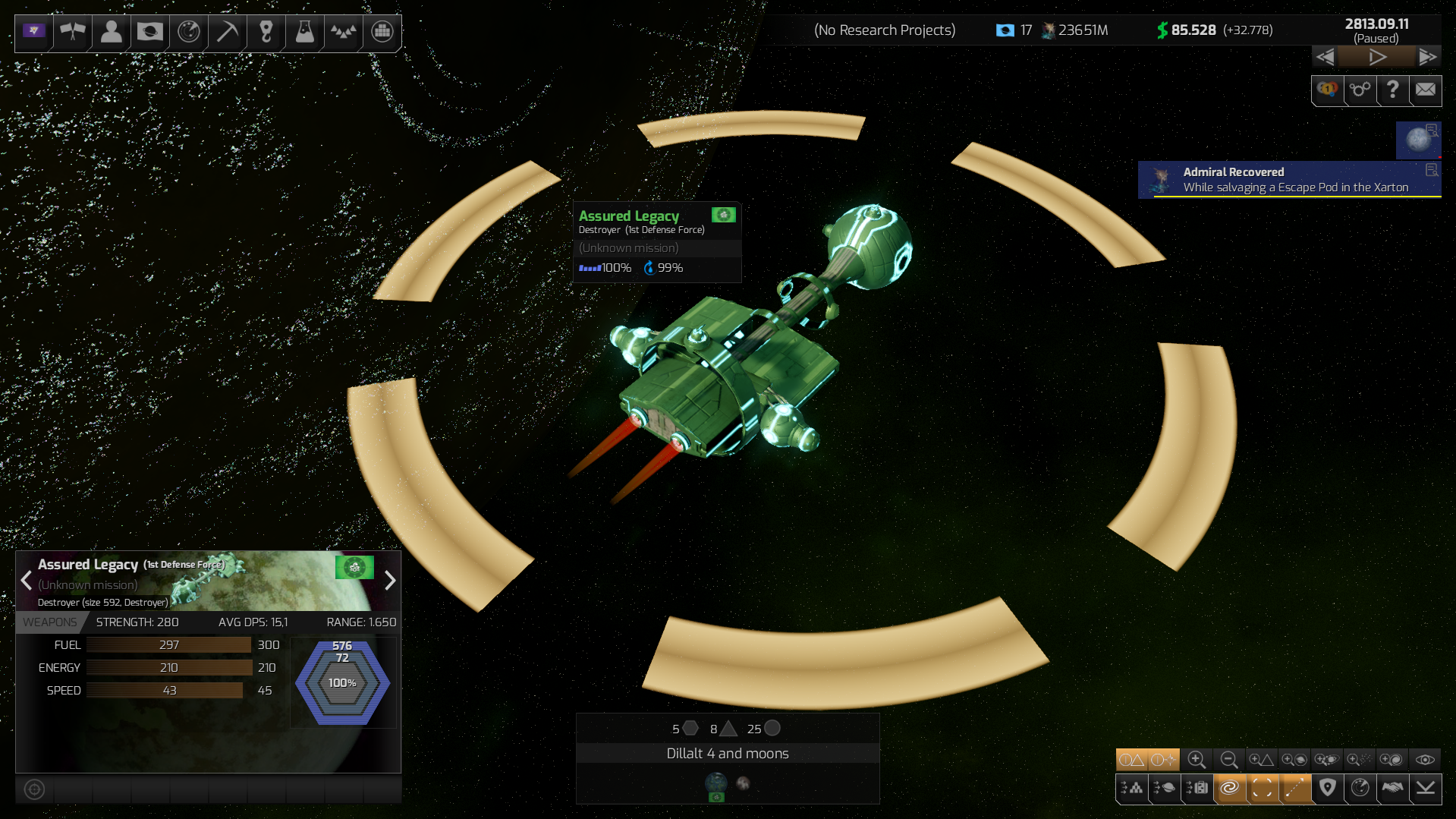Image resolution: width=1456 pixels, height=819 pixels.
Task: Select the mining pickaxe icon in the toolbar
Action: coord(227,33)
